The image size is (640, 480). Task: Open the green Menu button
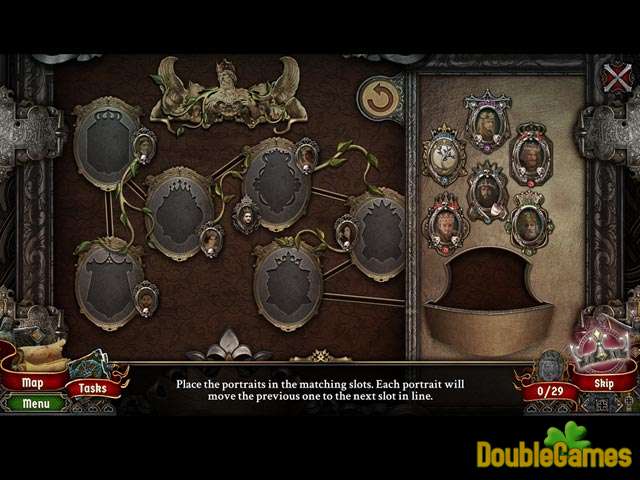pyautogui.click(x=36, y=404)
